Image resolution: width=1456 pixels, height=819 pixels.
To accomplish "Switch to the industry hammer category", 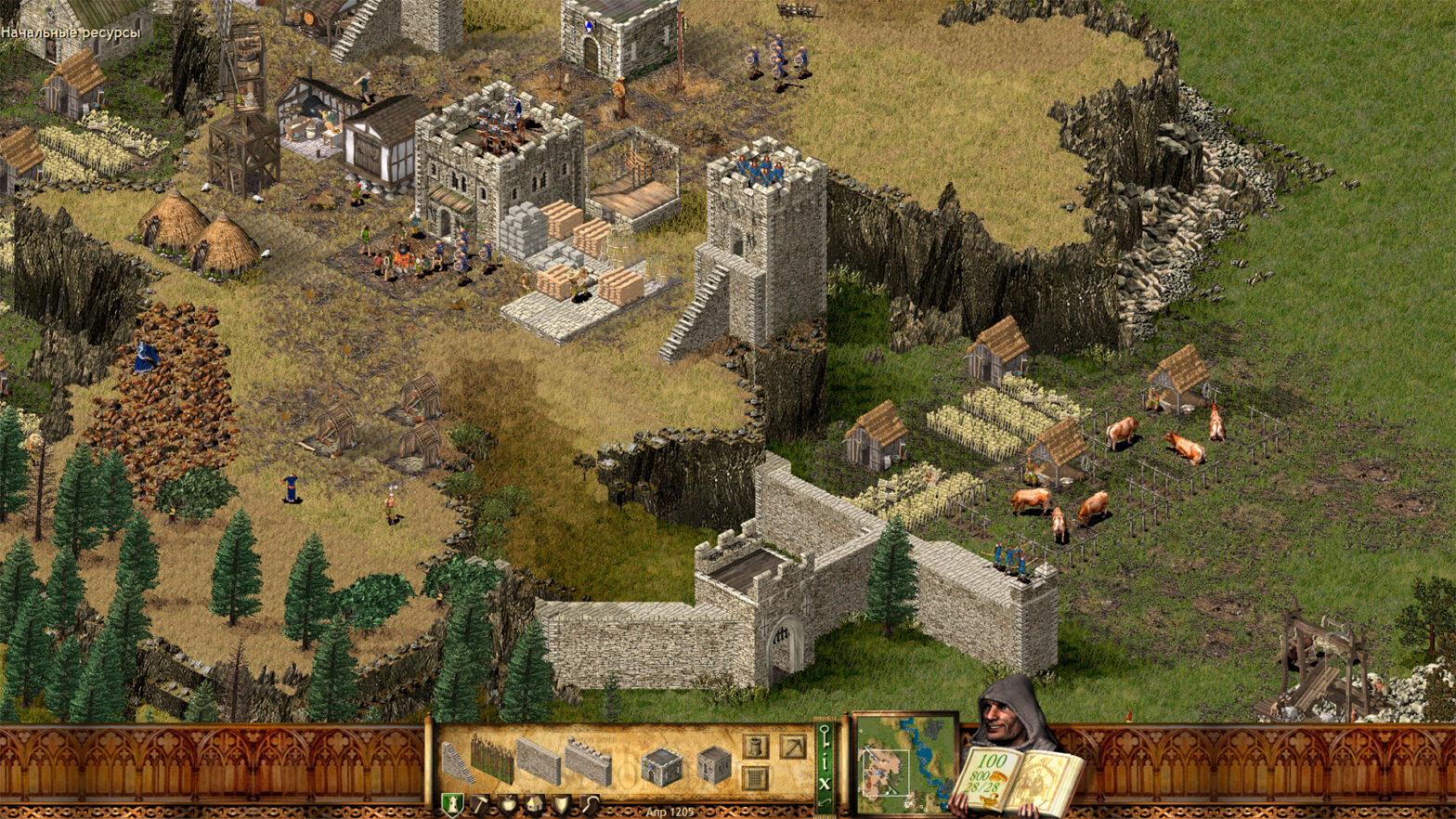I will click(480, 804).
